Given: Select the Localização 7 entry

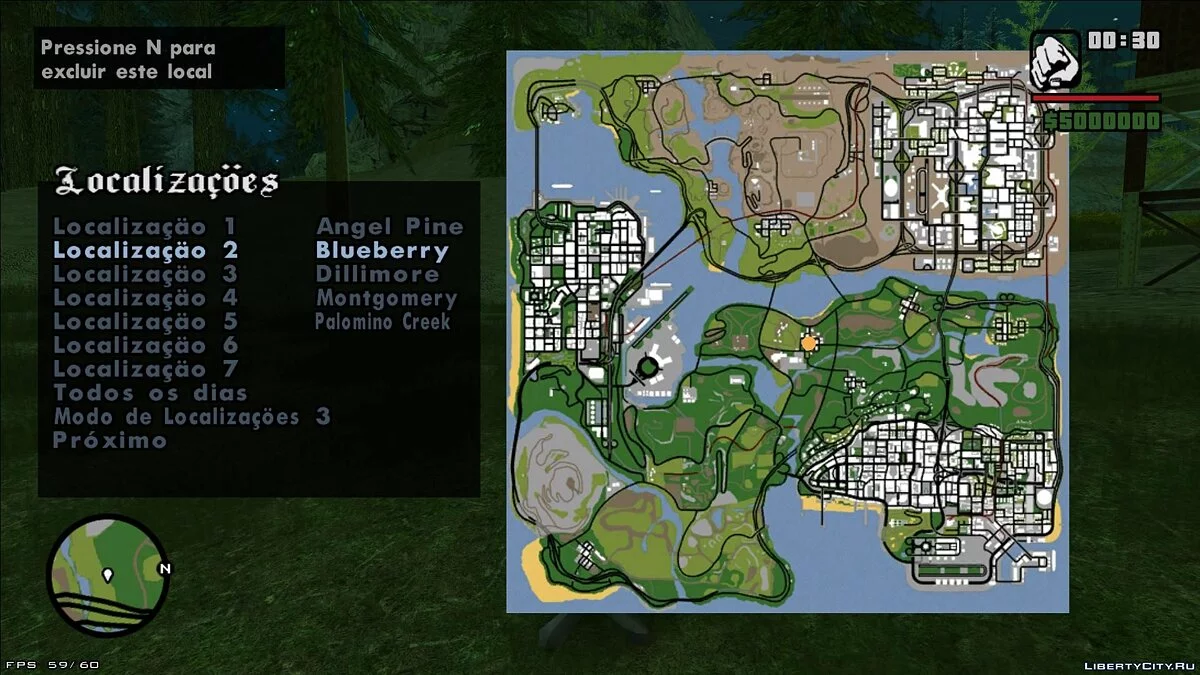Looking at the screenshot, I should 145,369.
